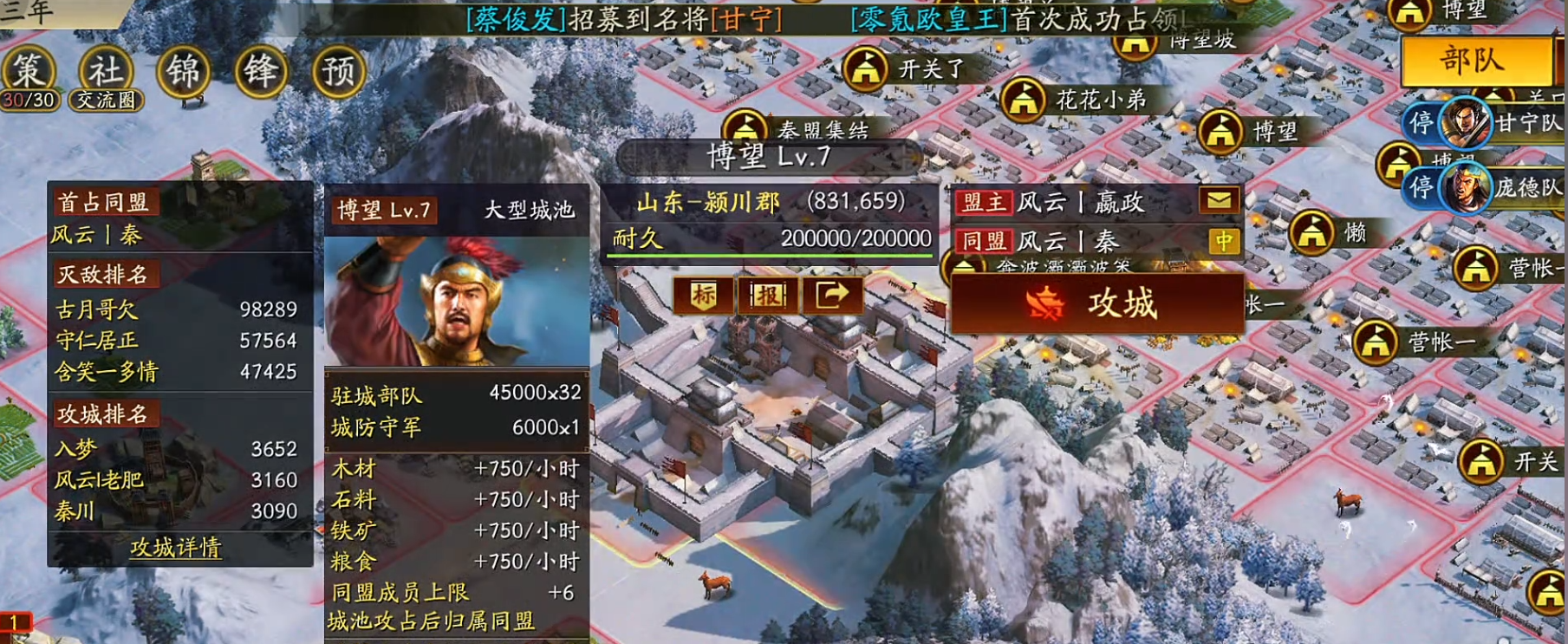The image size is (1568, 644).
Task: Click the 花花小弟 camp marker on map
Action: tap(1025, 100)
